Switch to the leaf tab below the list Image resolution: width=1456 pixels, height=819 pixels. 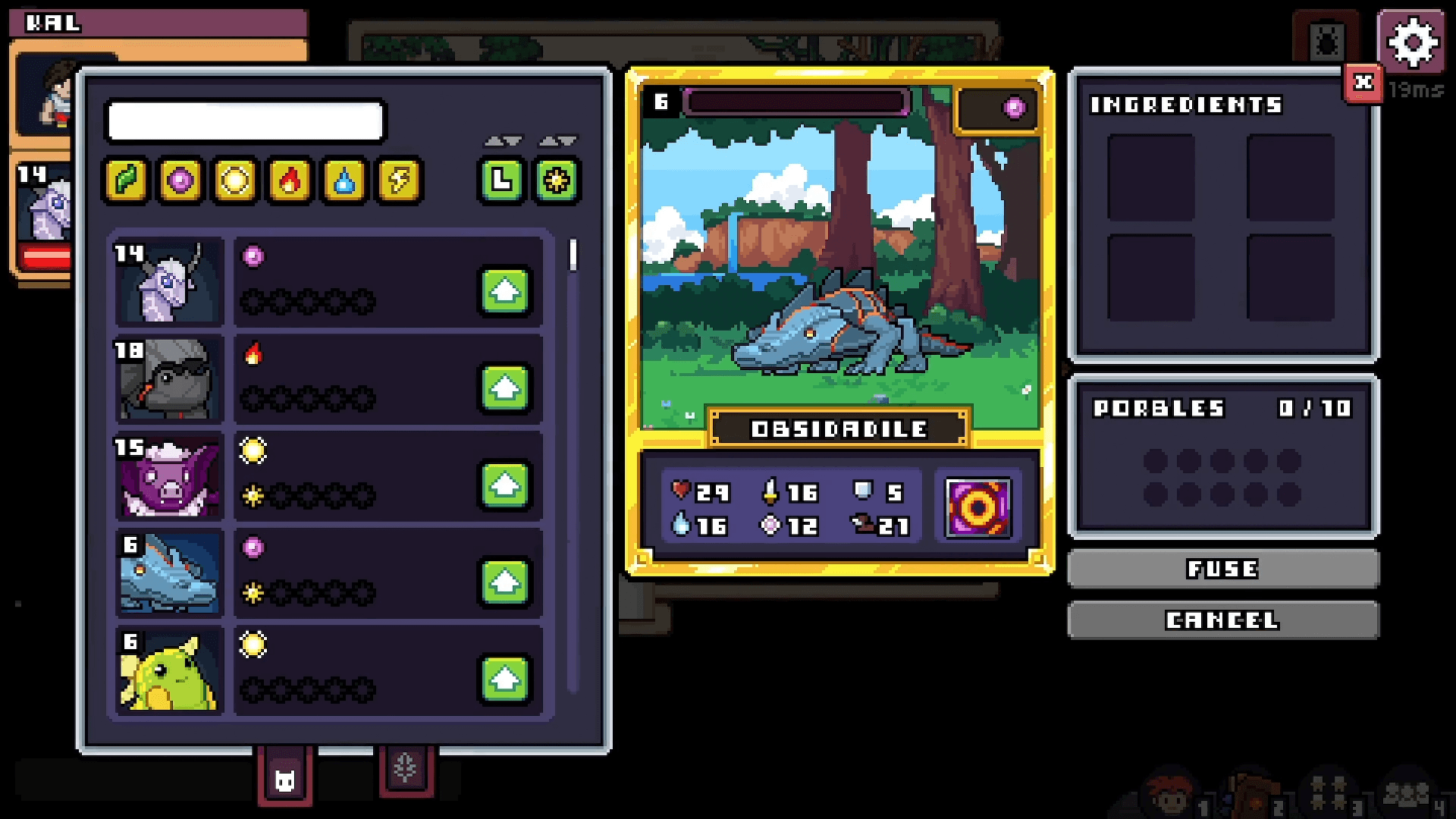tap(406, 768)
